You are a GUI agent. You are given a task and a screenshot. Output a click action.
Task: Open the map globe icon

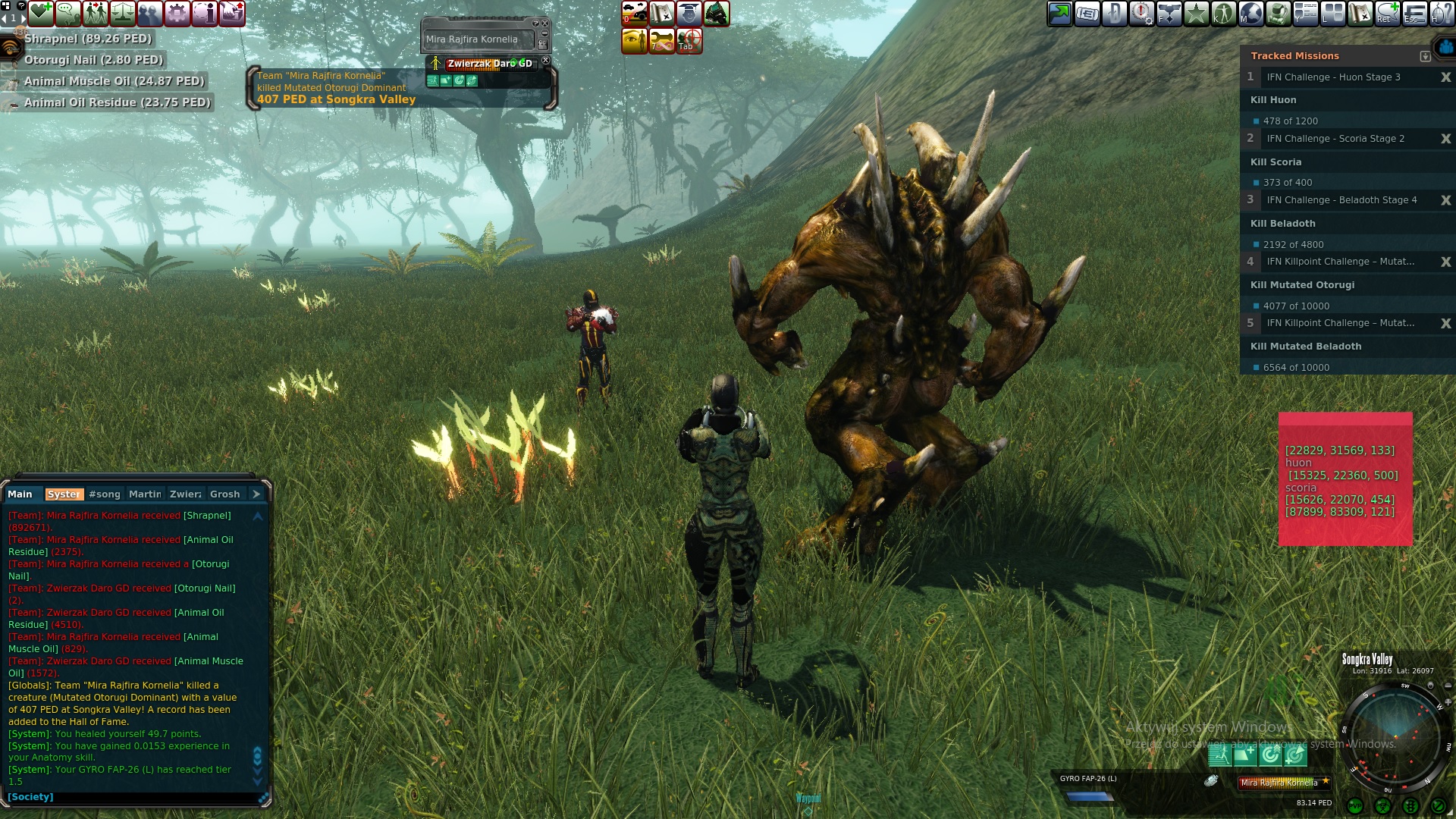click(1251, 14)
